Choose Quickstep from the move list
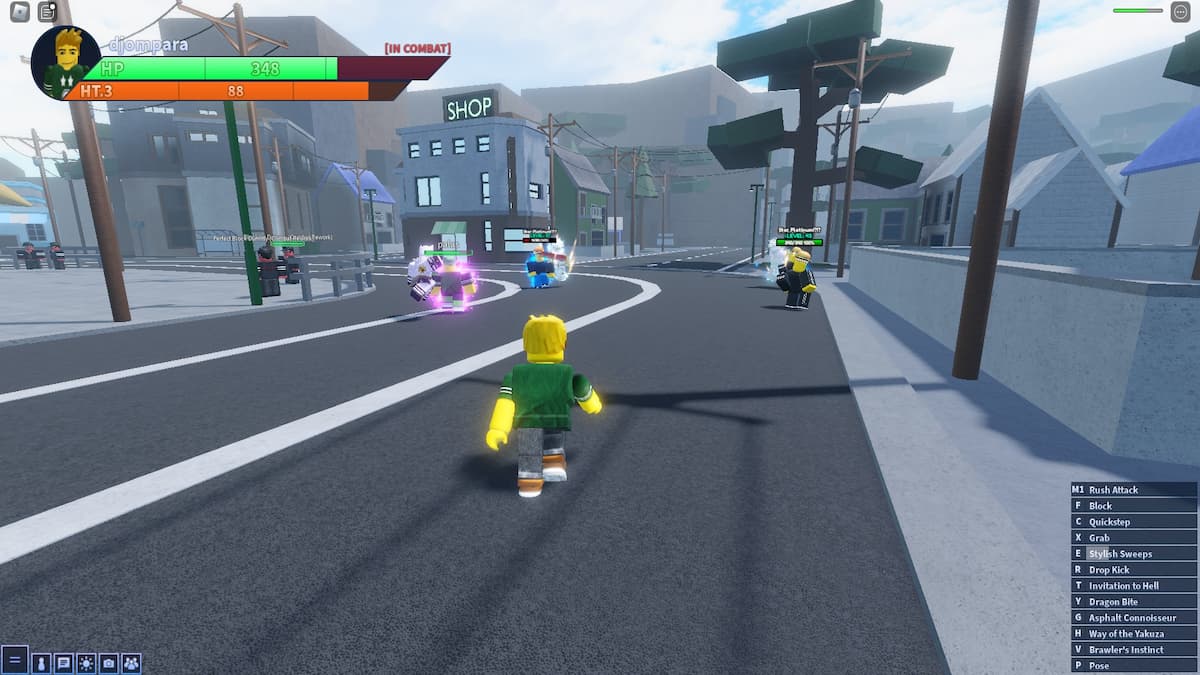The width and height of the screenshot is (1200, 675). [x=1134, y=522]
